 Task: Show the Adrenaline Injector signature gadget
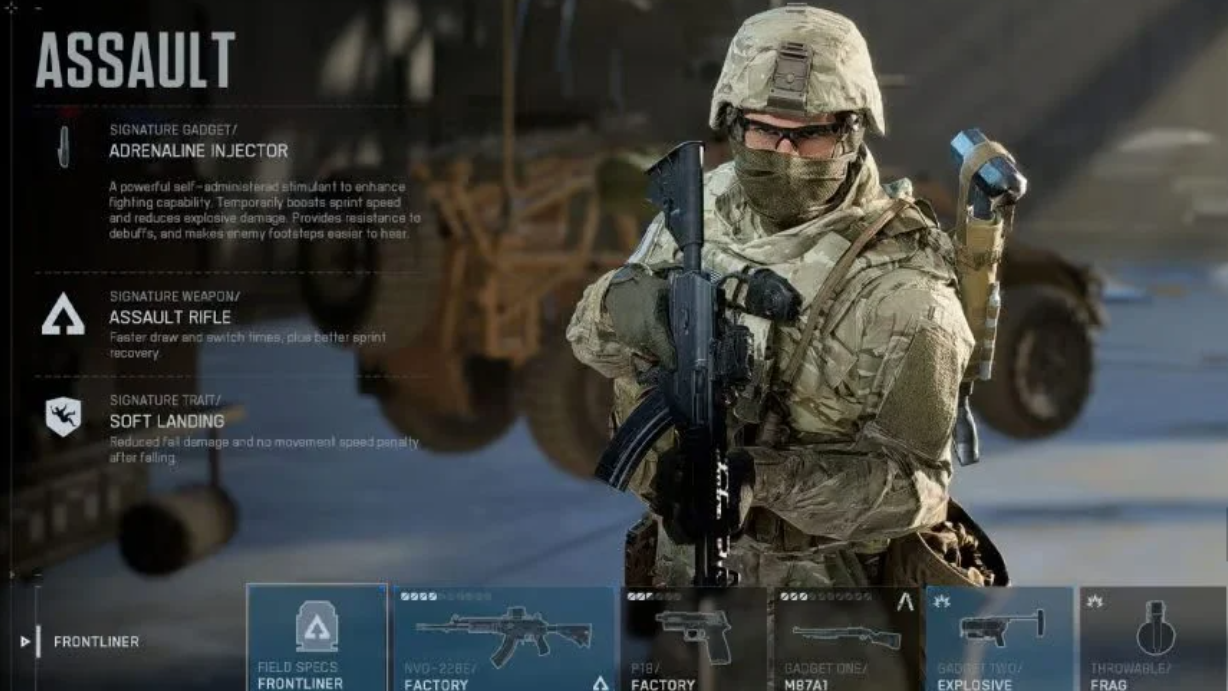198,151
